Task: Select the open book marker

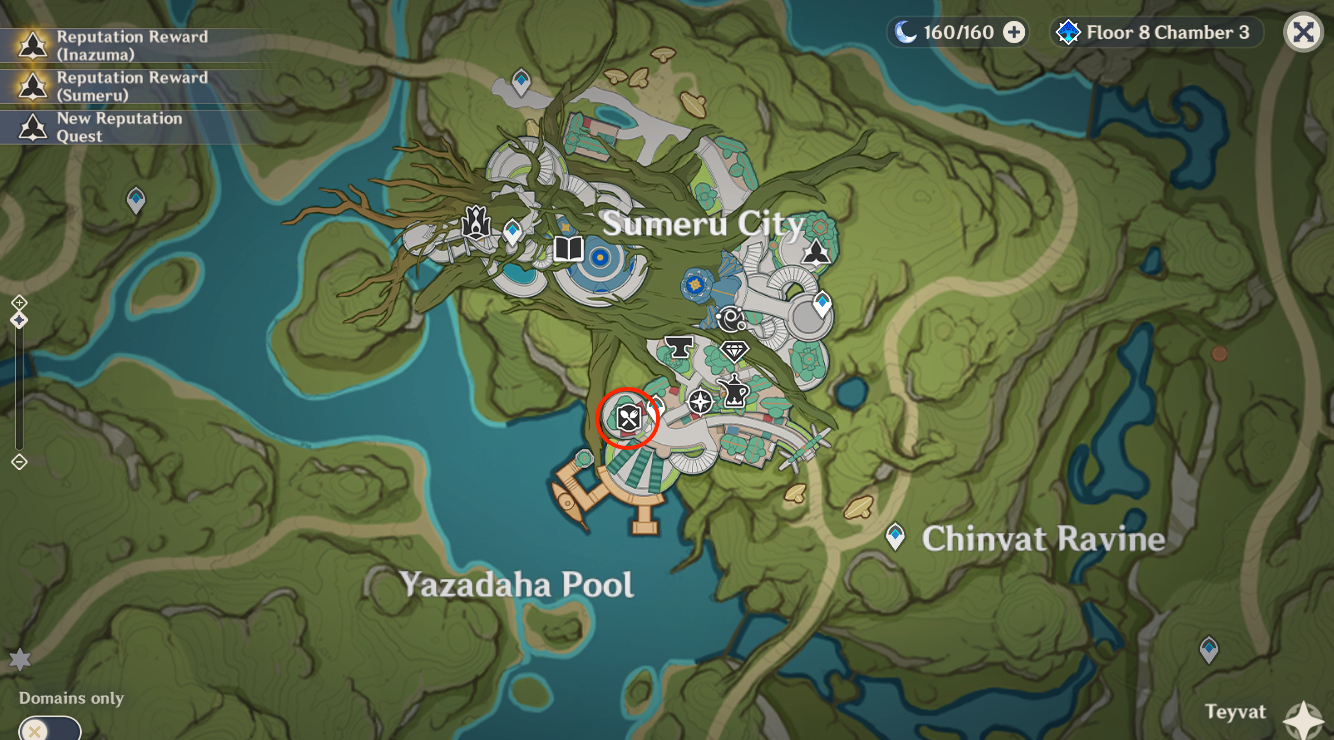Action: tap(568, 248)
